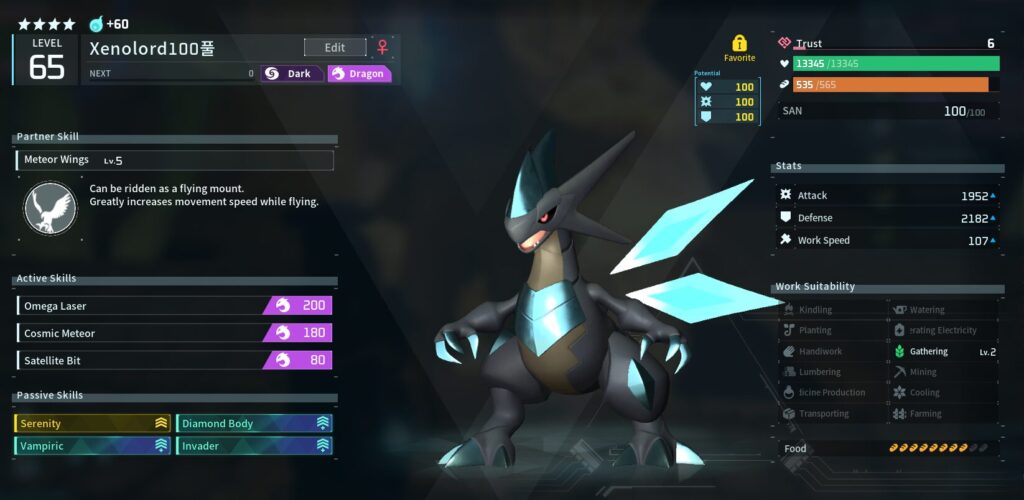Select the Satellite Bit skill row
This screenshot has width=1024, height=500.
point(174,360)
